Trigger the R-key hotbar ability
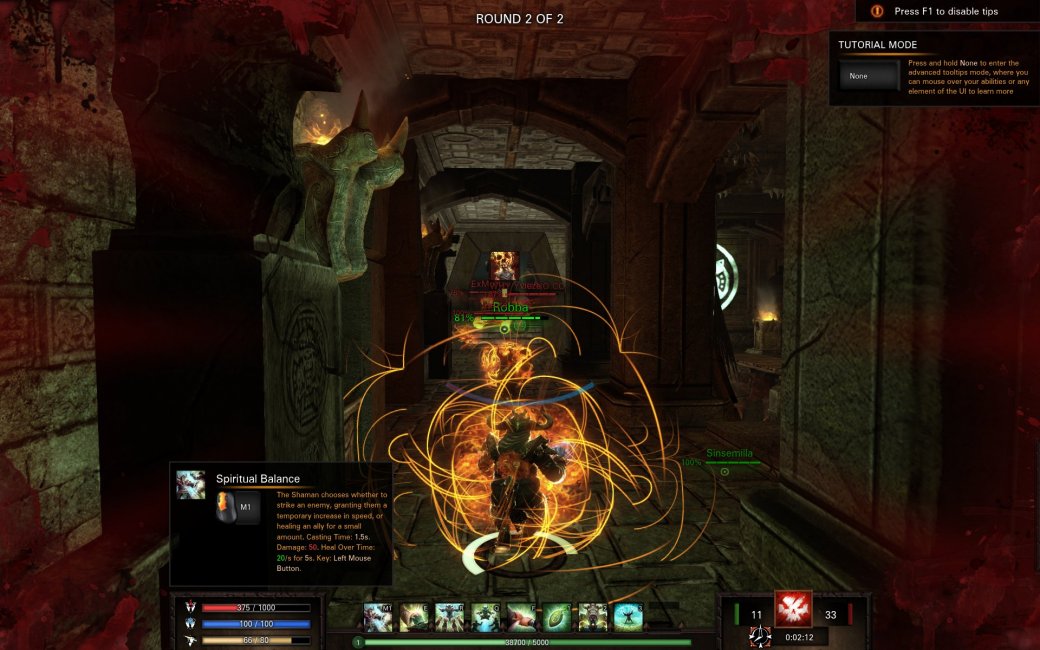 [x=449, y=617]
